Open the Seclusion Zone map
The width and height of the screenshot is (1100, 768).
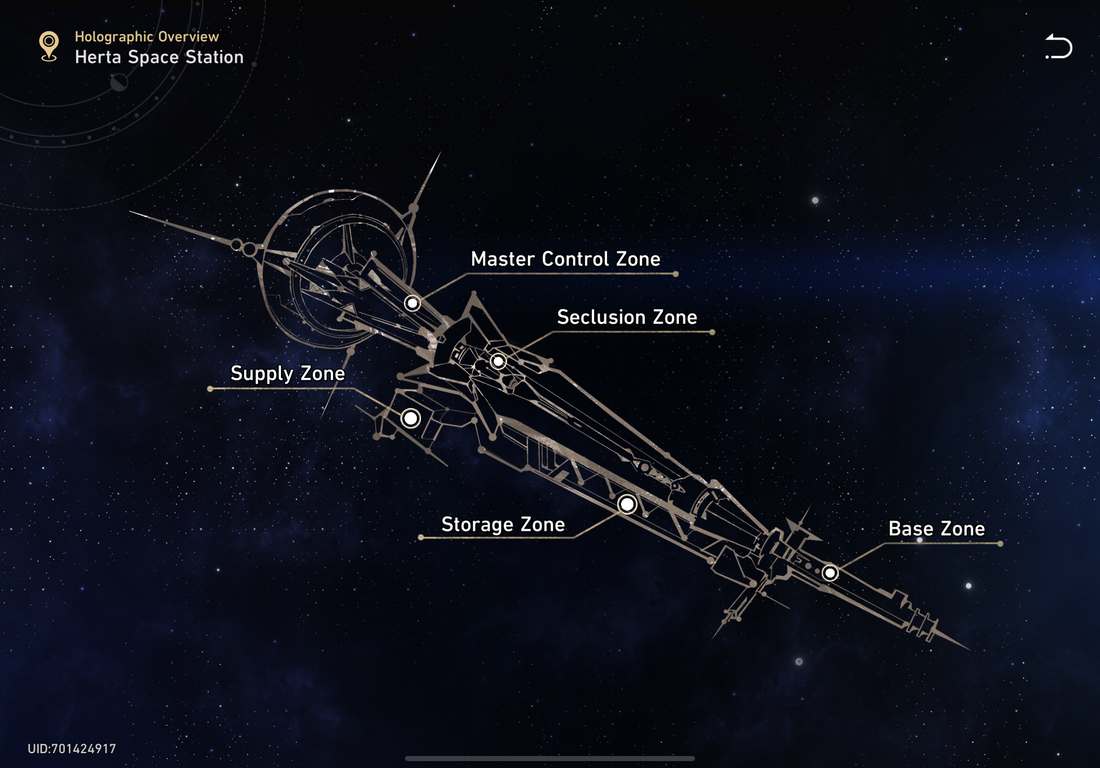click(626, 317)
